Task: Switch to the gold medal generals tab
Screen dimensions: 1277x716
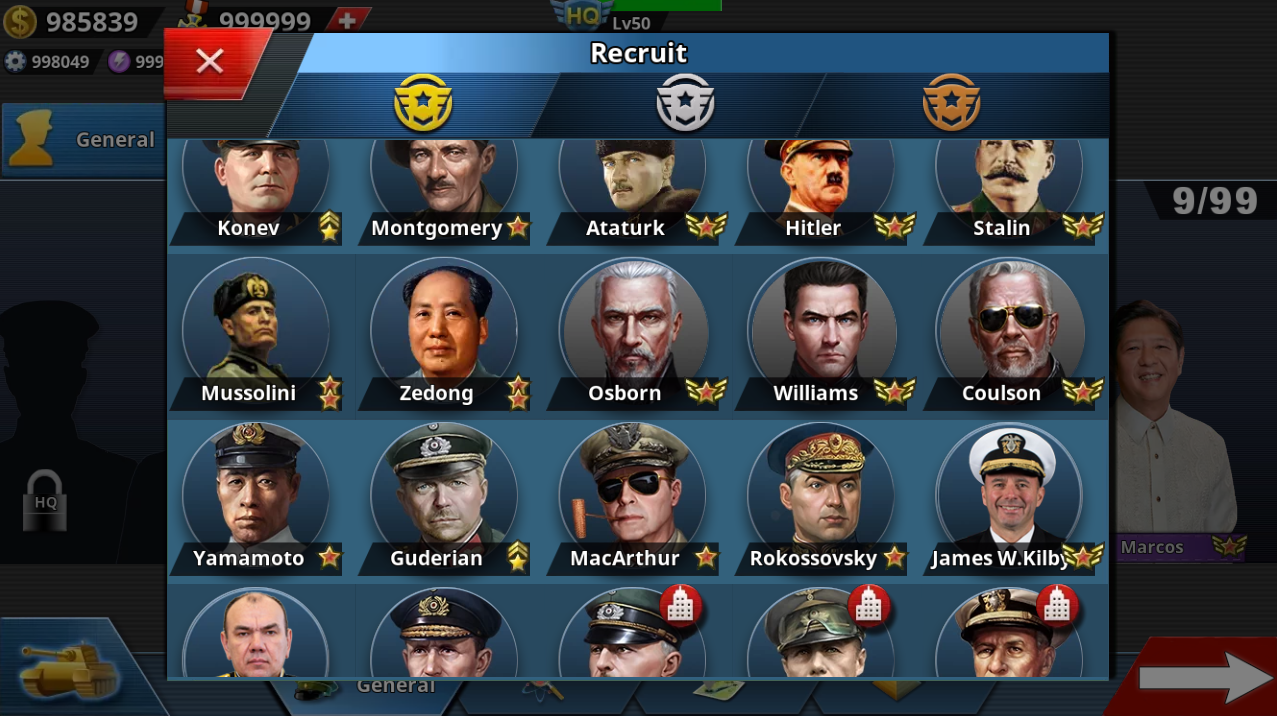Action: coord(423,103)
